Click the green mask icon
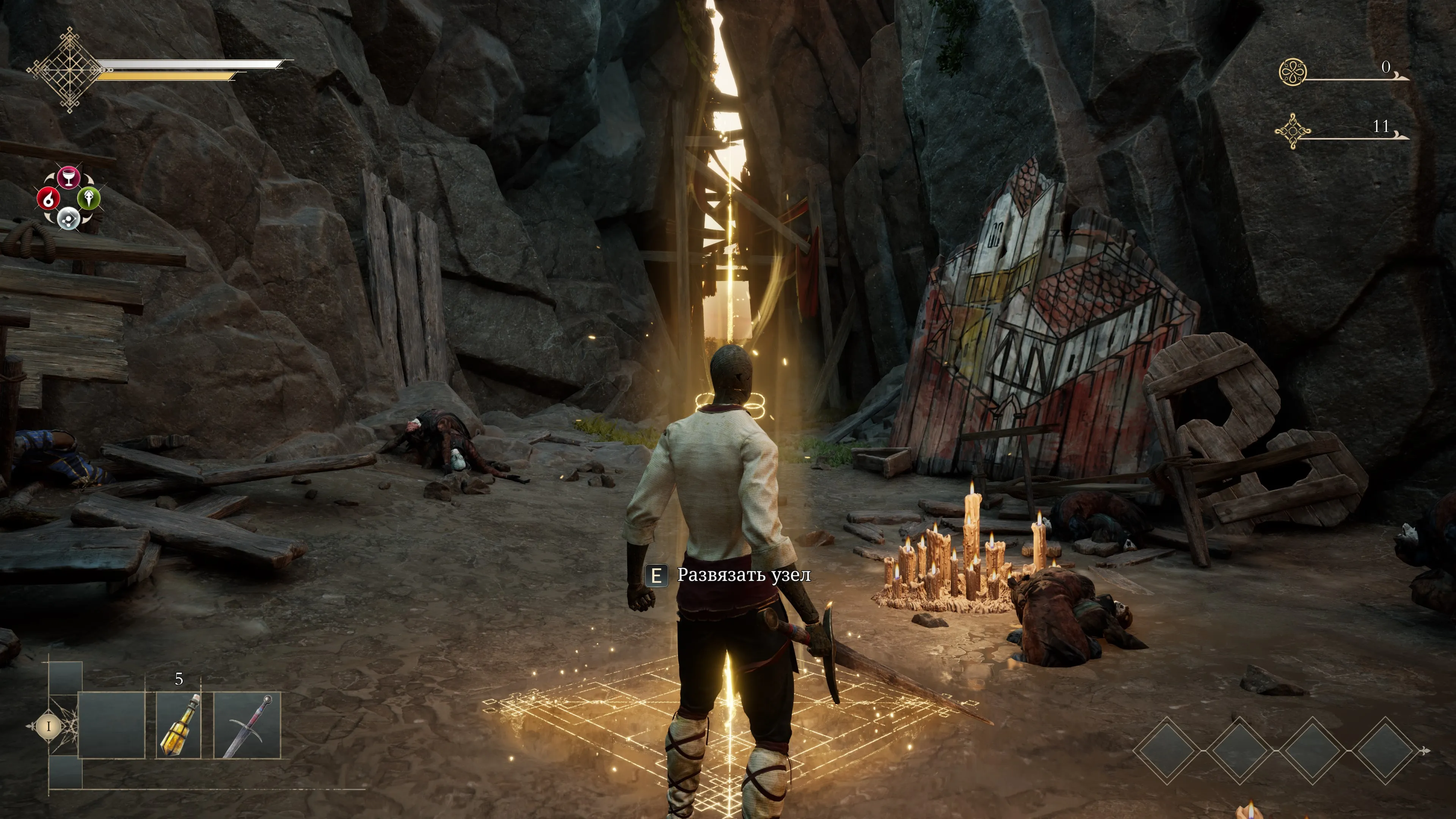This screenshot has height=819, width=1456. coord(89,198)
